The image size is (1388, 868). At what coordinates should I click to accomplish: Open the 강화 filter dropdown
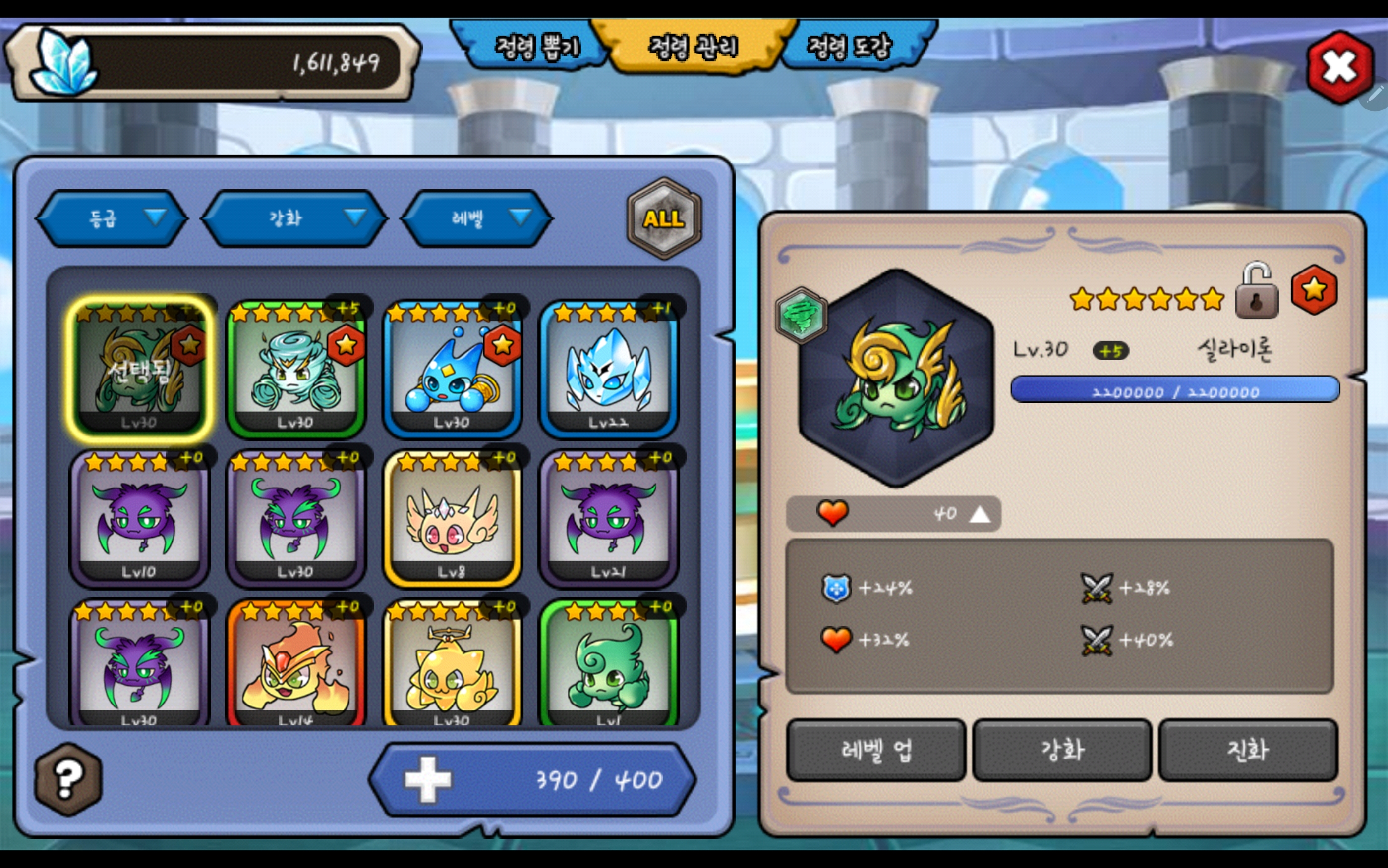pyautogui.click(x=294, y=218)
